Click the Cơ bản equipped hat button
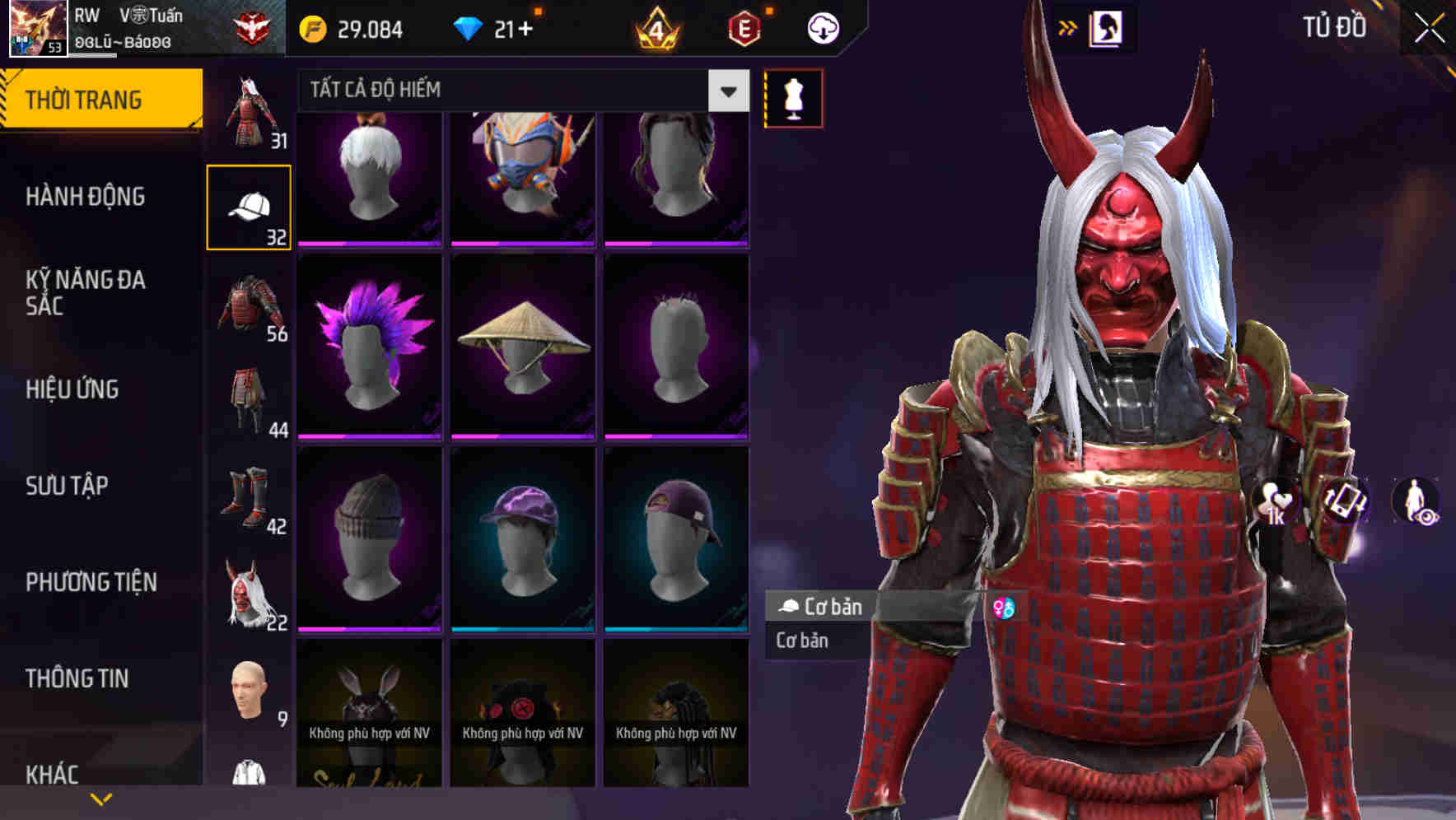 point(824,608)
